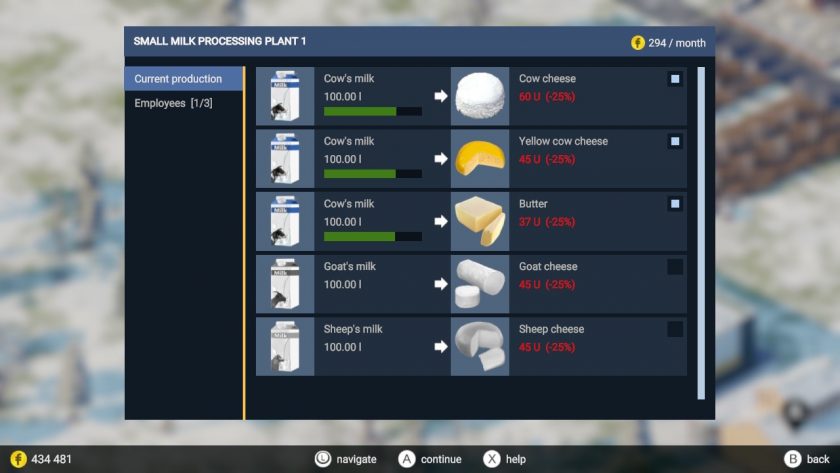Select the Sheep cheese product image
This screenshot has height=473, width=840.
(x=480, y=346)
